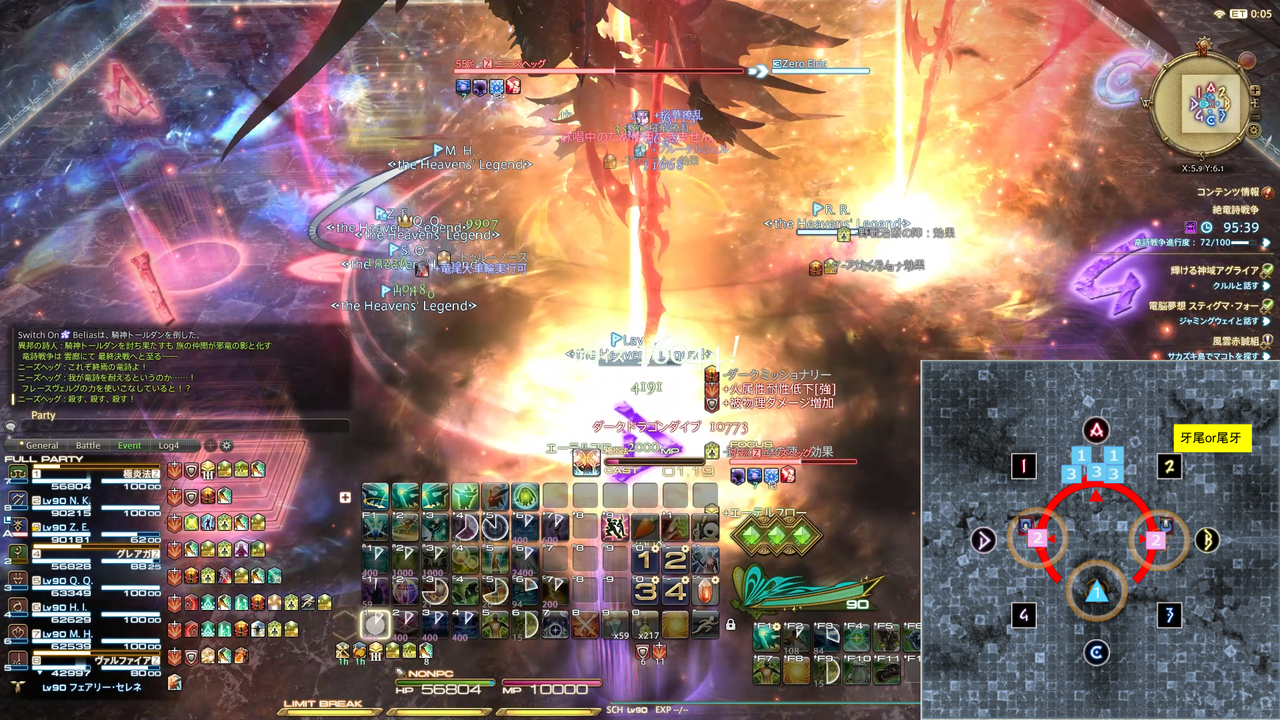Select the fairy summon icon on the top hotbar
The image size is (1280, 720).
pyautogui.click(x=465, y=494)
